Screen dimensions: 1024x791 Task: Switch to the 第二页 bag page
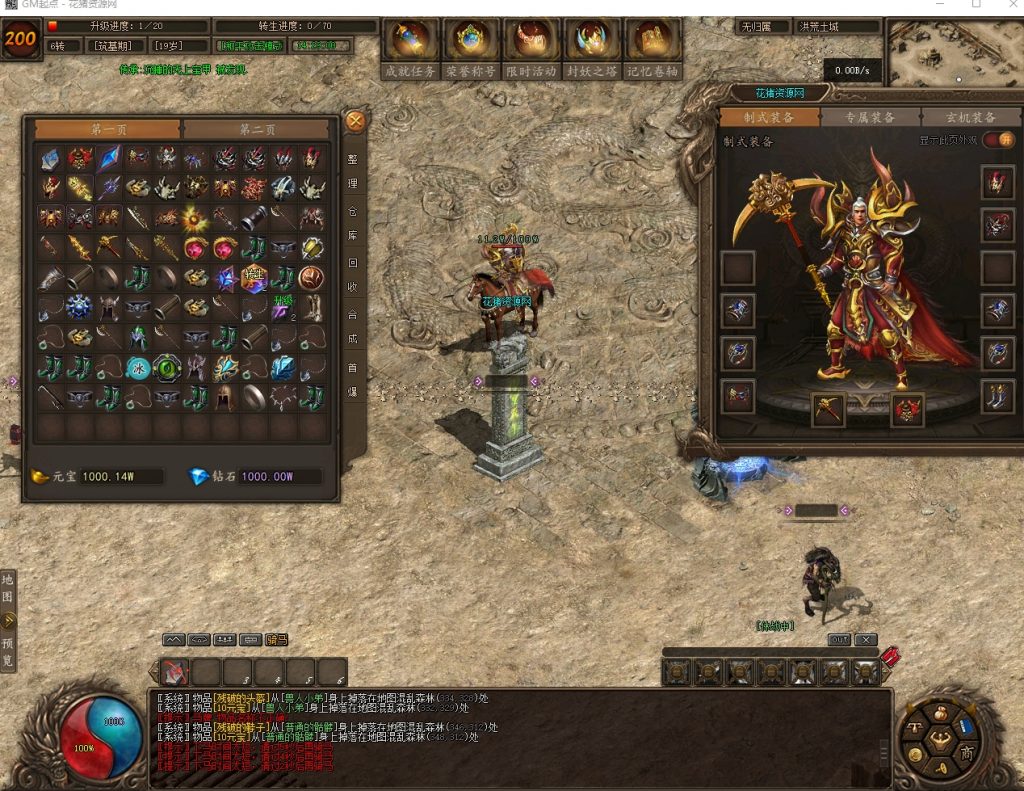pos(256,129)
